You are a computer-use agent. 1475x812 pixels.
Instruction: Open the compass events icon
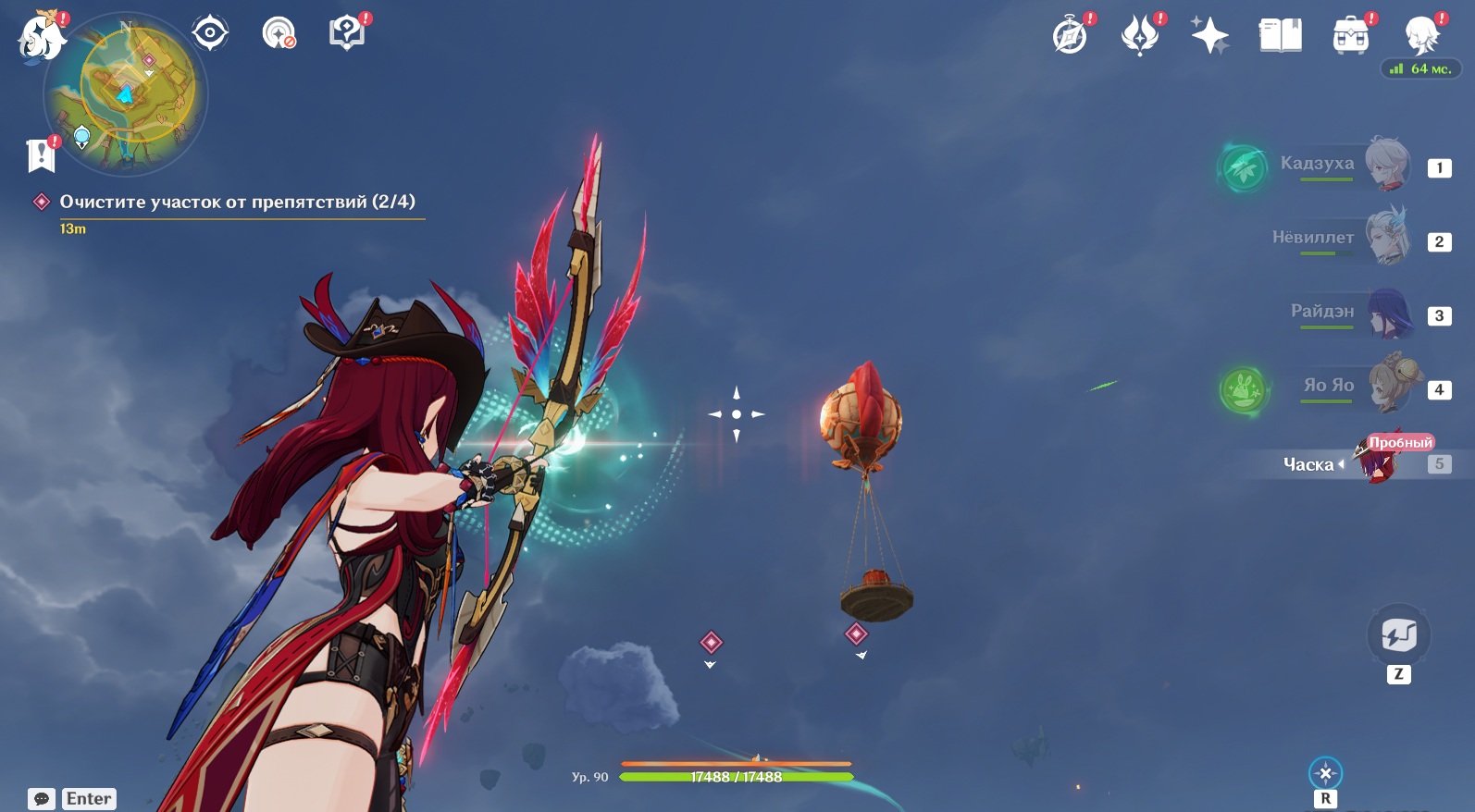point(1071,36)
